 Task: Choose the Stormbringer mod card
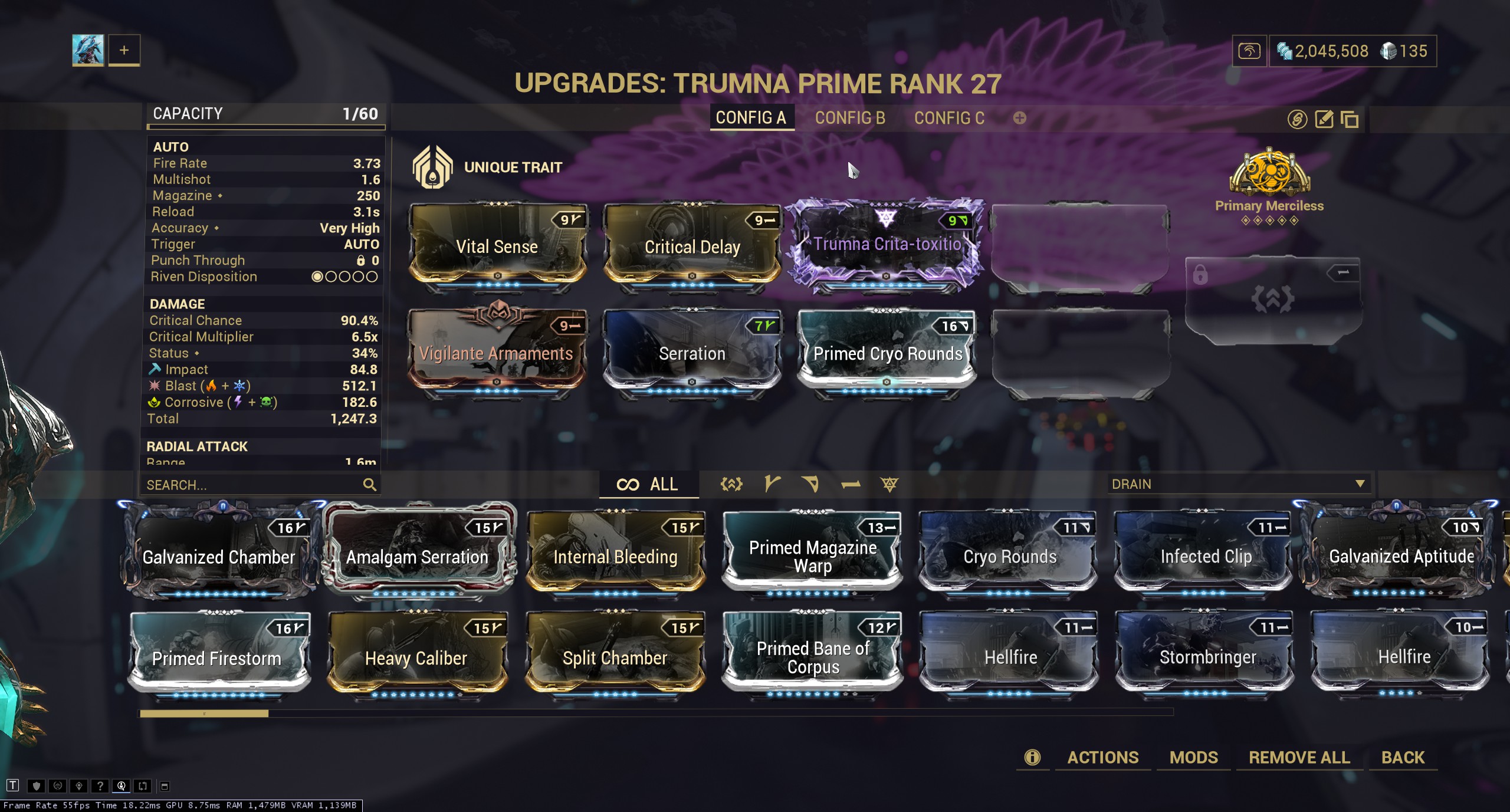(1207, 656)
